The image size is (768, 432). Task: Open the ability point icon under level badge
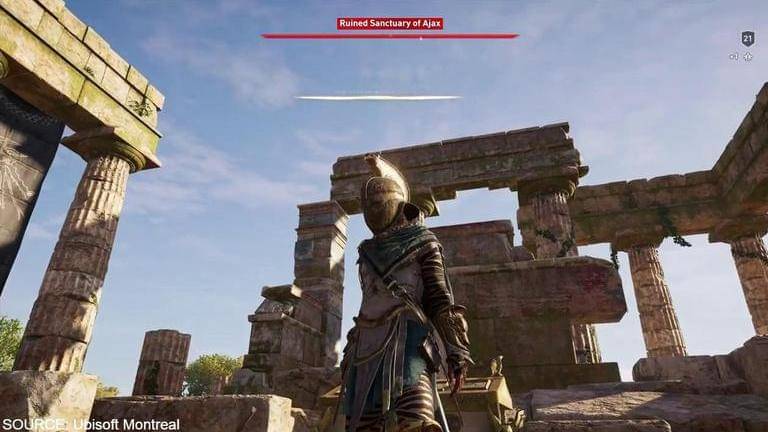(x=748, y=57)
